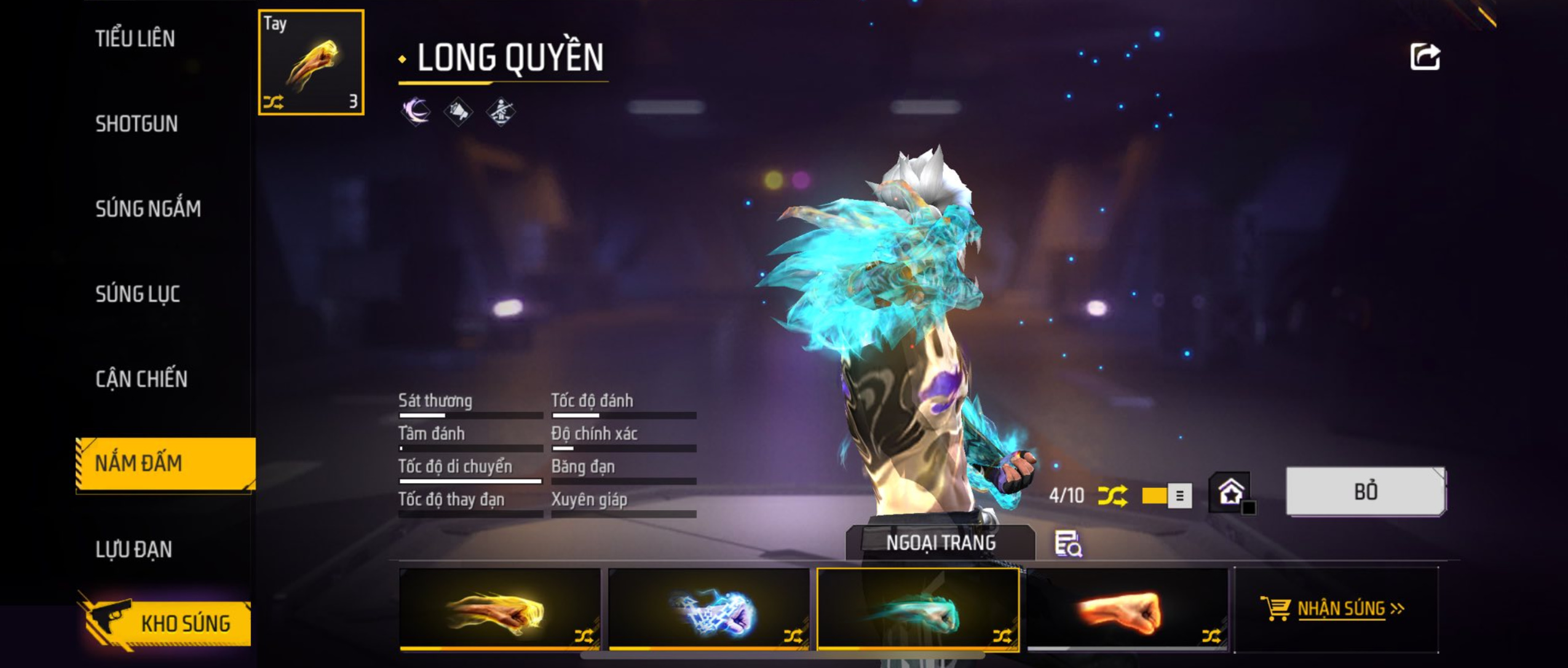1568x668 pixels.
Task: Open the Tiểu Liên weapon category
Action: (x=135, y=39)
